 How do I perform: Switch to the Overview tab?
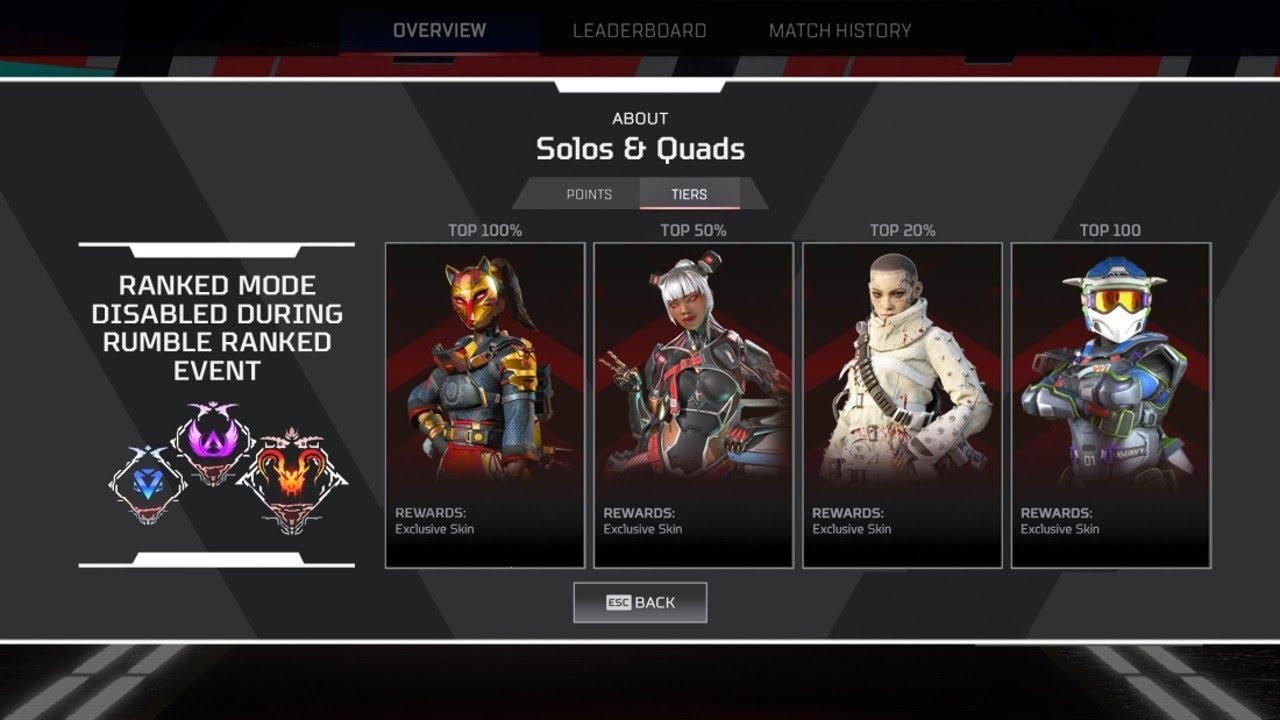click(439, 30)
